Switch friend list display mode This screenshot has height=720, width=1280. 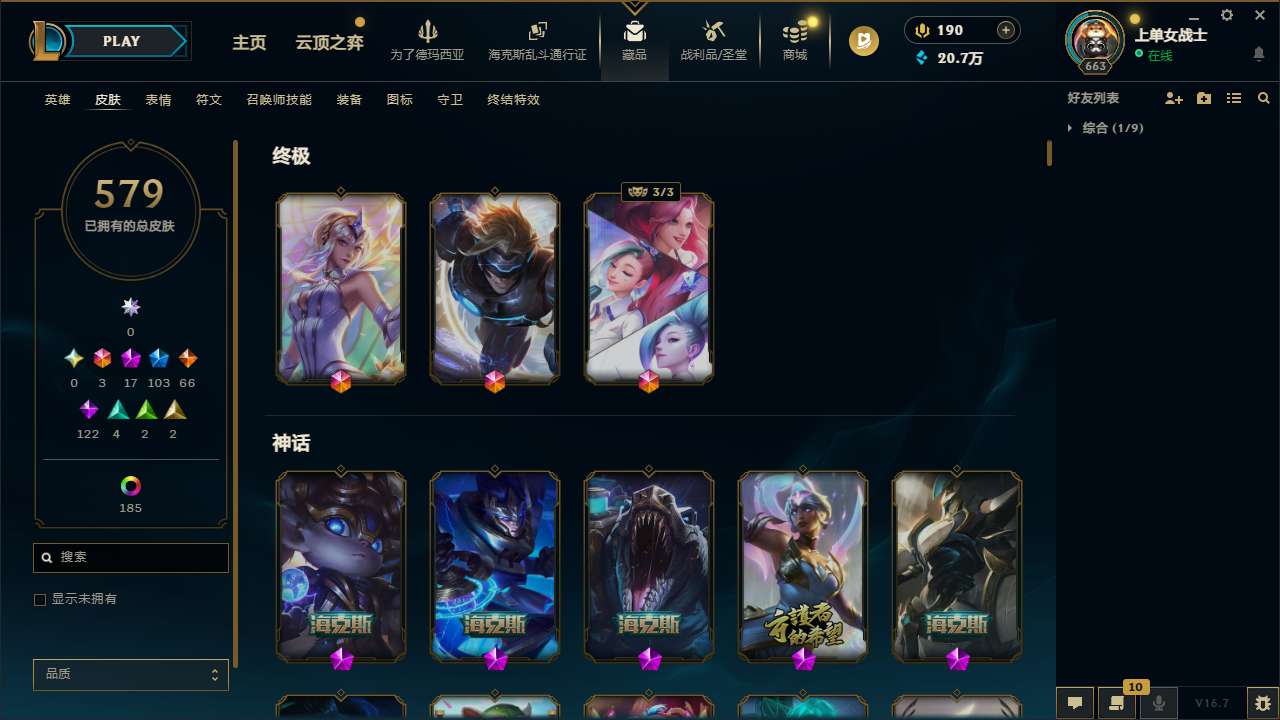[x=1234, y=97]
